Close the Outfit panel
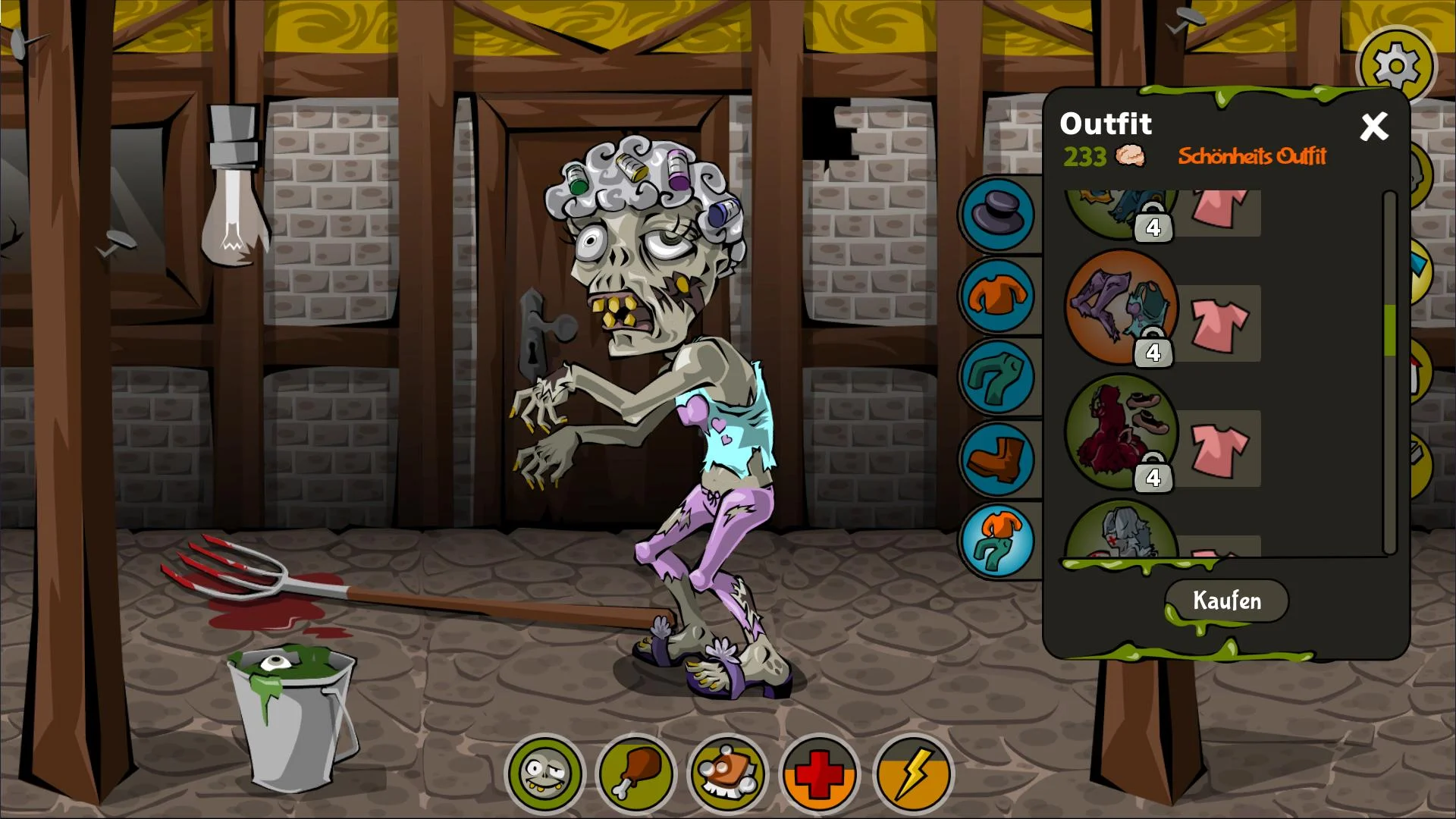Screen dimensions: 1456x819 [x=1374, y=127]
